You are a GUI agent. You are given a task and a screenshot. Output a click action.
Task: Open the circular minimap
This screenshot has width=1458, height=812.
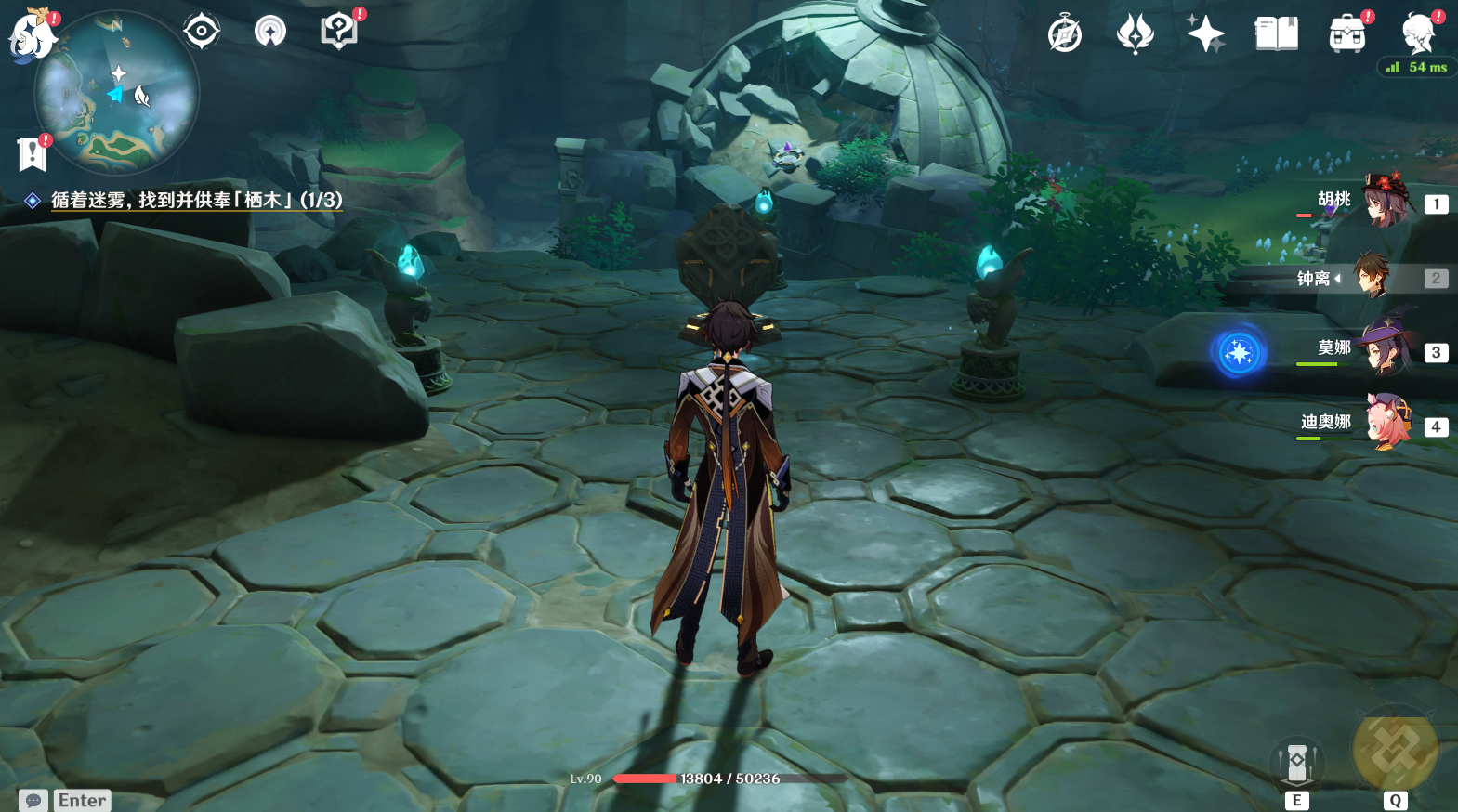point(117,93)
